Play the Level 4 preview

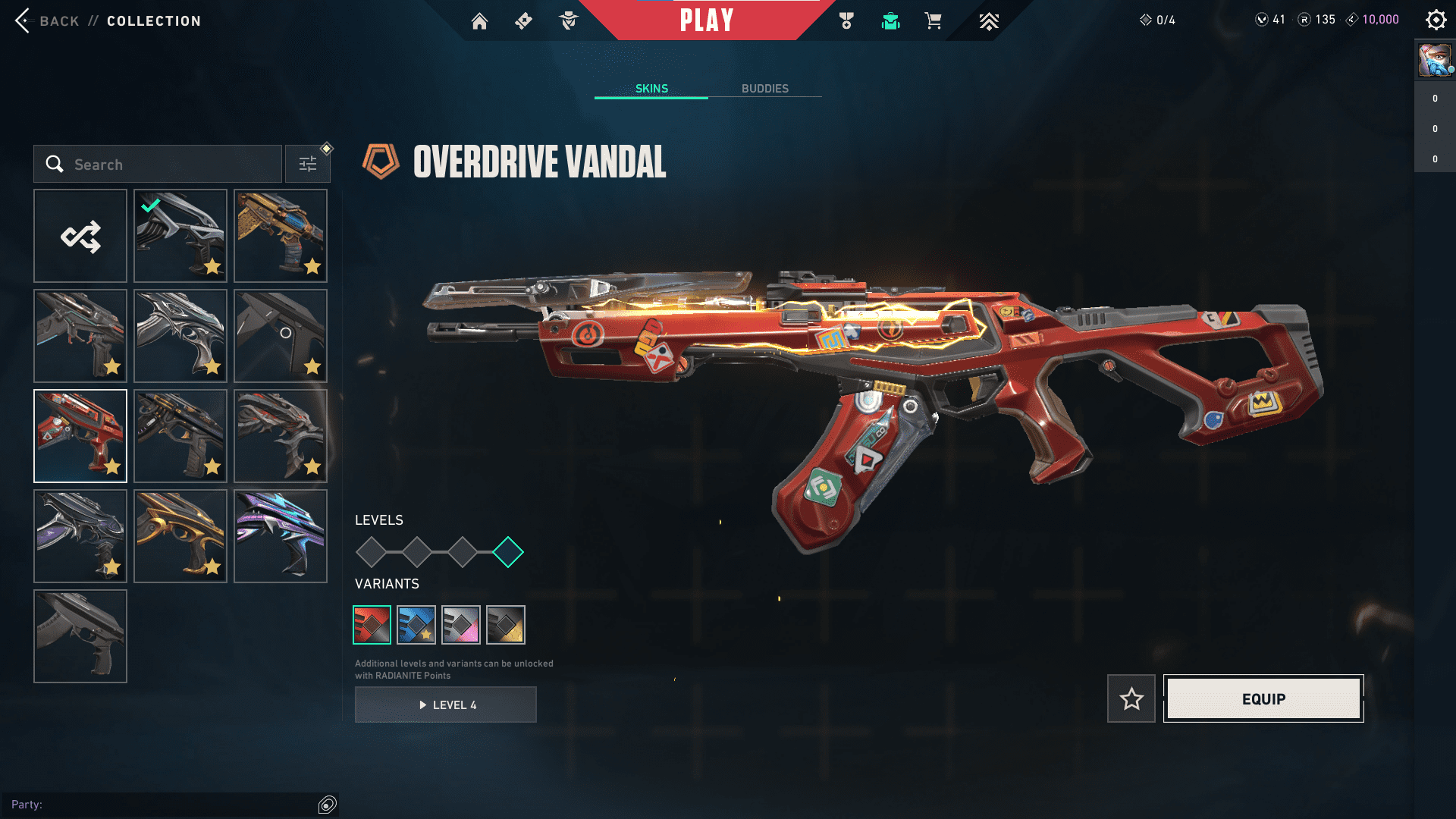tap(446, 705)
